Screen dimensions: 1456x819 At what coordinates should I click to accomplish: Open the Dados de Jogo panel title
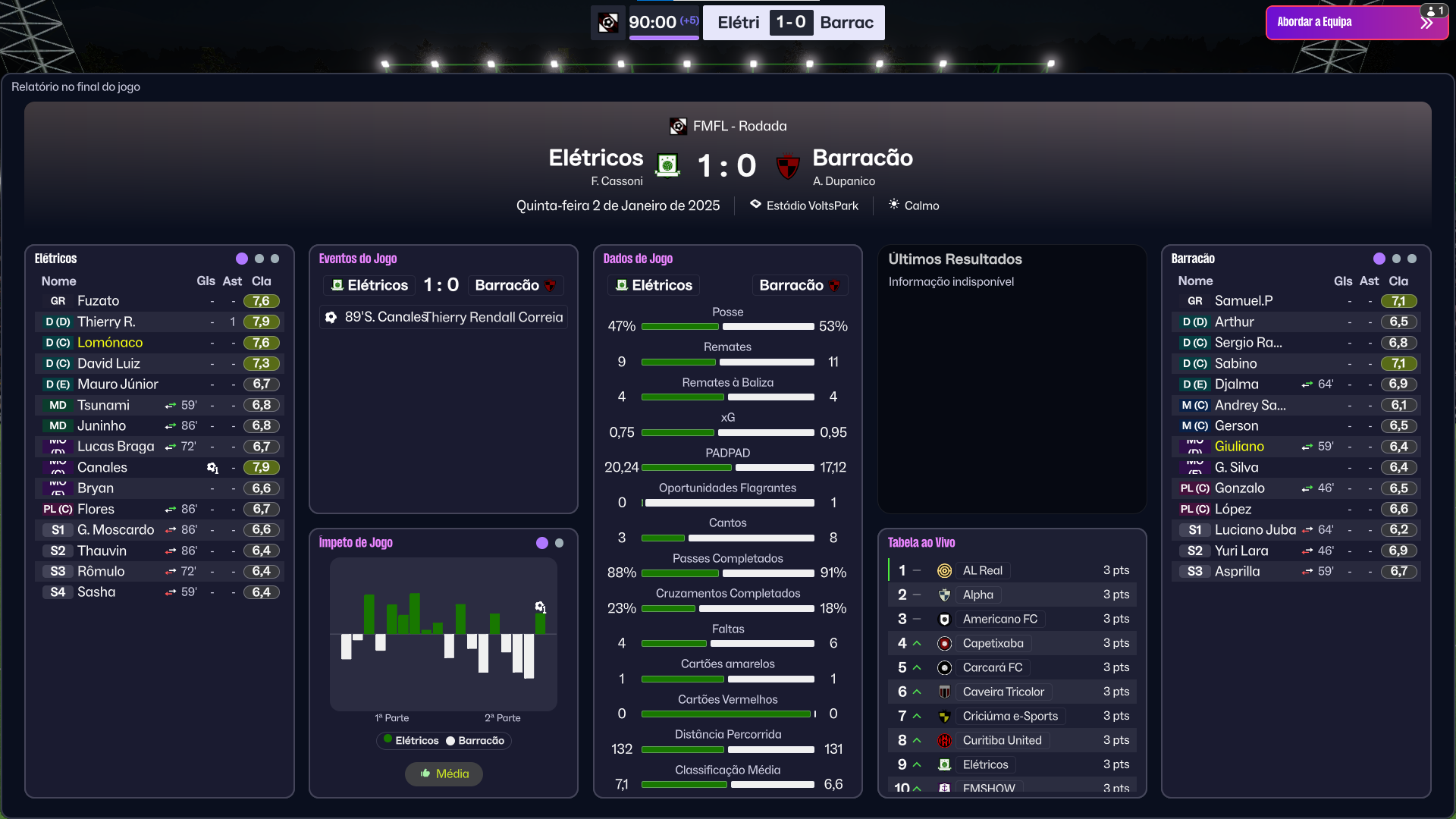coord(638,259)
